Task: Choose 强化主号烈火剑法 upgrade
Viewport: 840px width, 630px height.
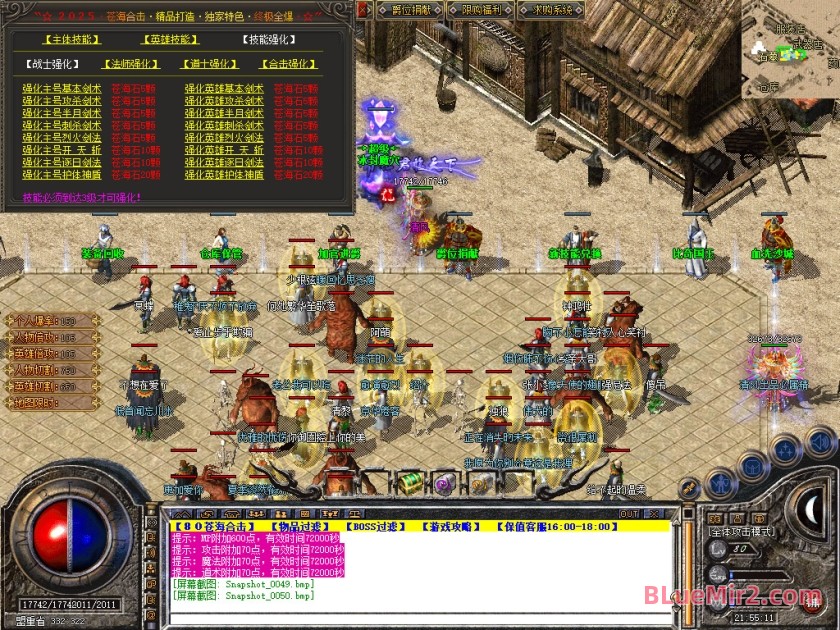Action: (62, 138)
